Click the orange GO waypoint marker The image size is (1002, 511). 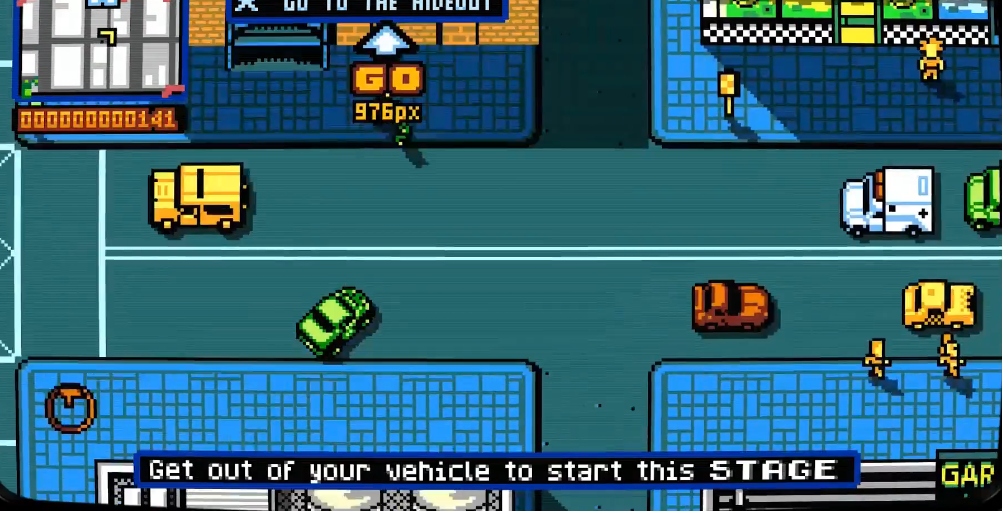388,78
